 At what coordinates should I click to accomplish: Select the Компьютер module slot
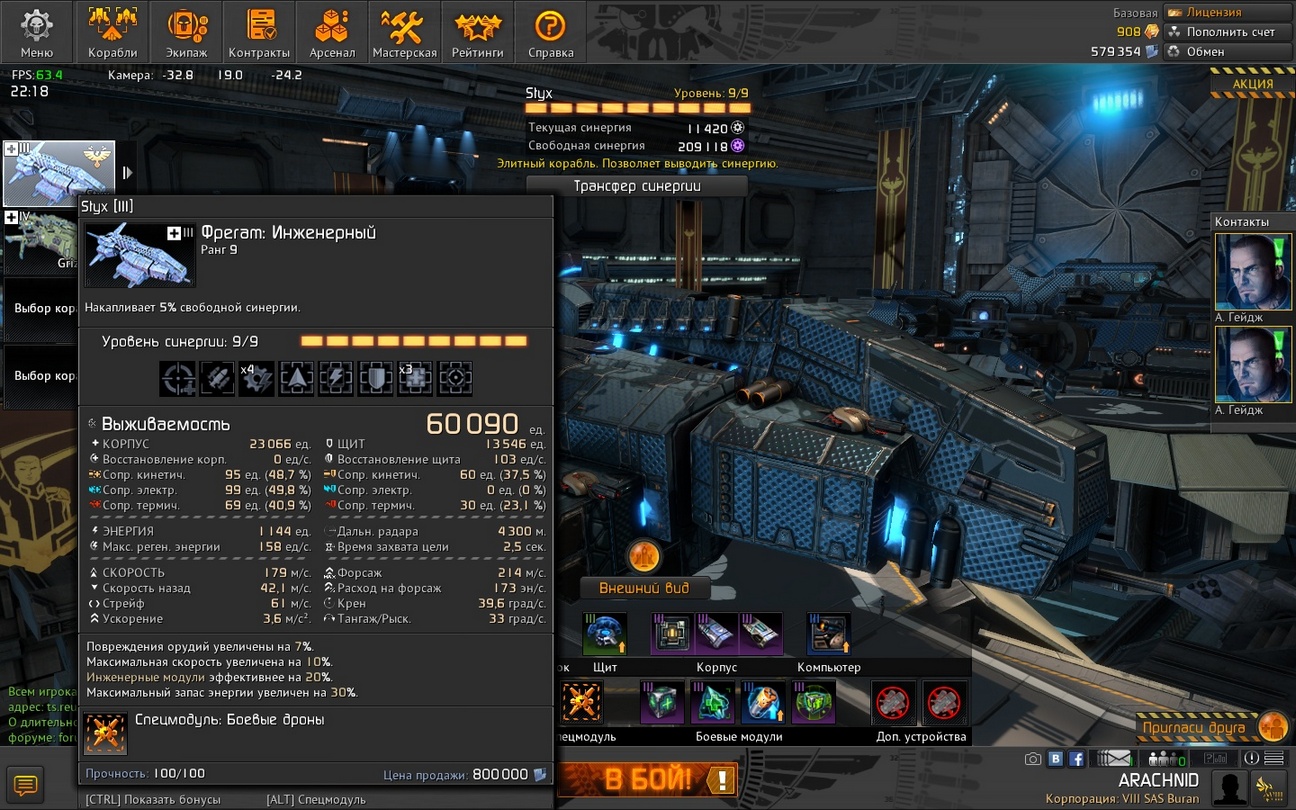click(x=829, y=635)
